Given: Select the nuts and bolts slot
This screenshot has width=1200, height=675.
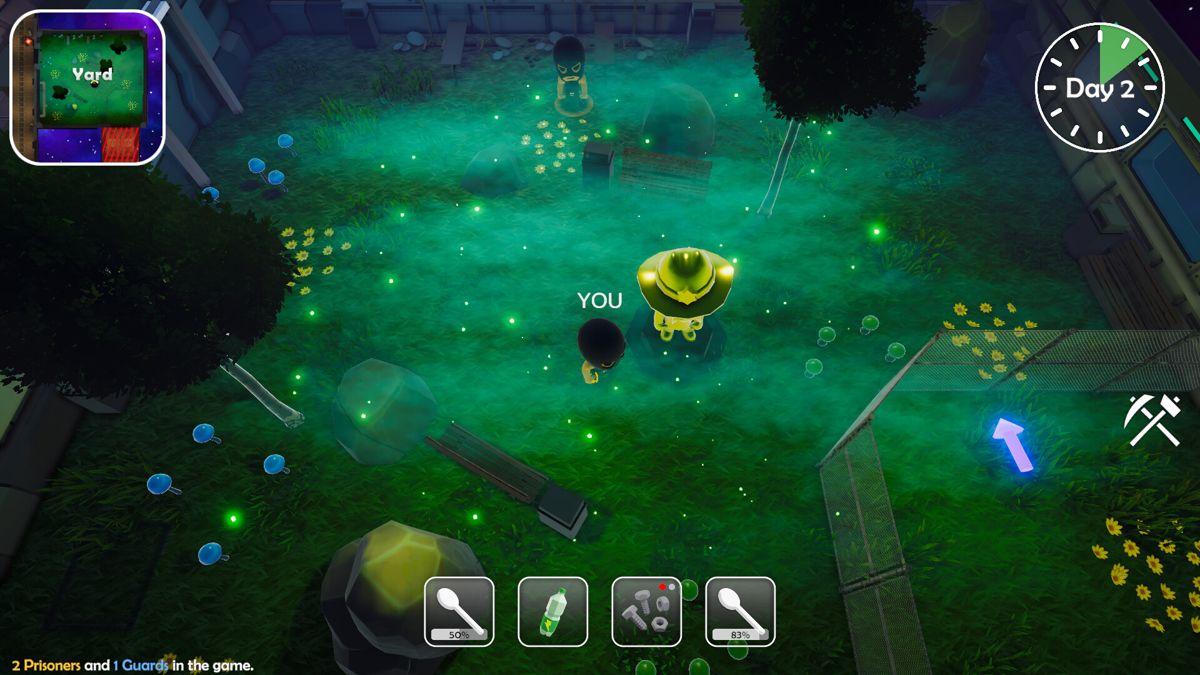Looking at the screenshot, I should [647, 611].
